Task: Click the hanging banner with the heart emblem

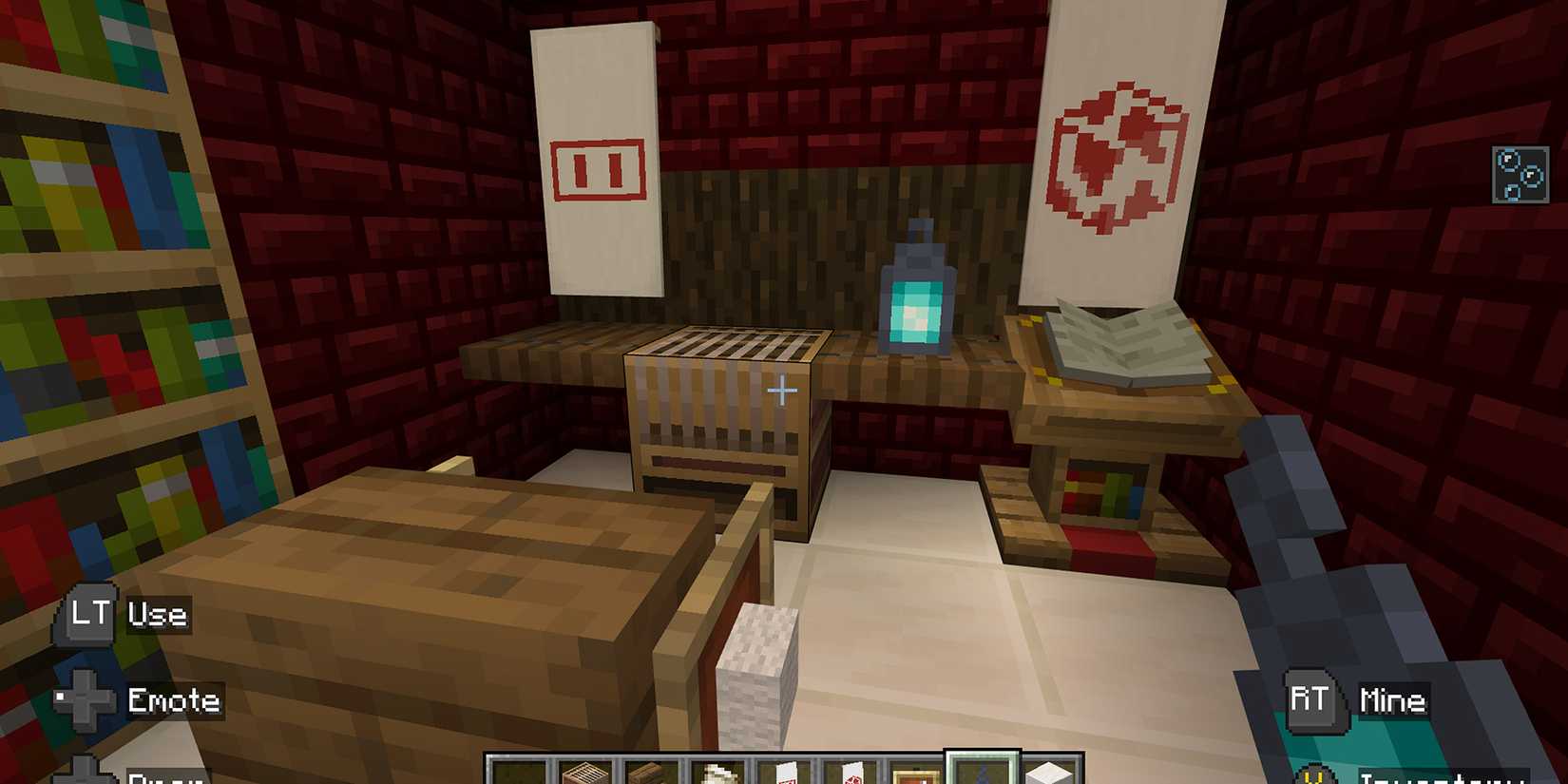Action: pyautogui.click(x=1112, y=152)
